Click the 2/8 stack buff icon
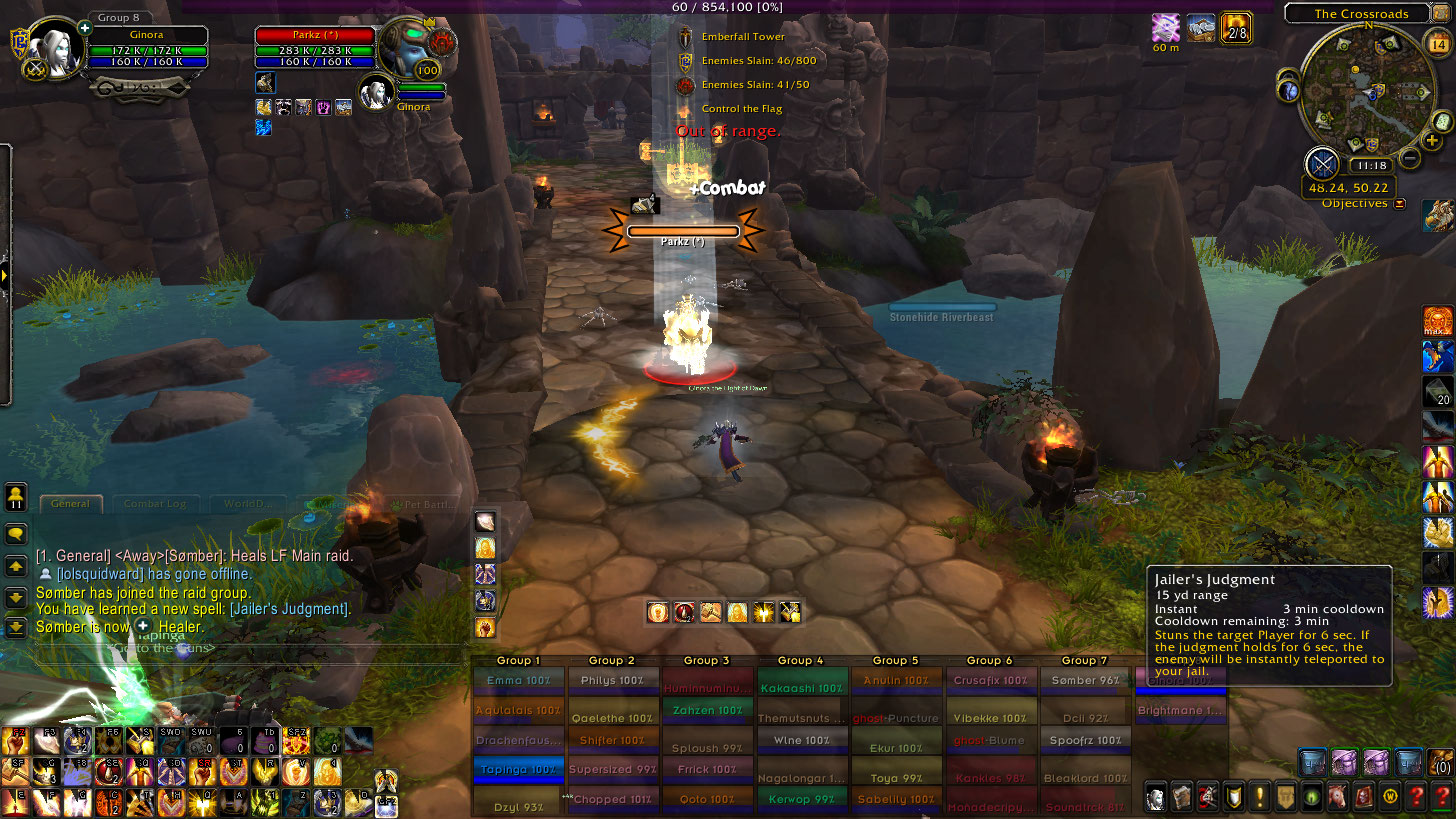Screen dimensions: 1456x819 1236,28
